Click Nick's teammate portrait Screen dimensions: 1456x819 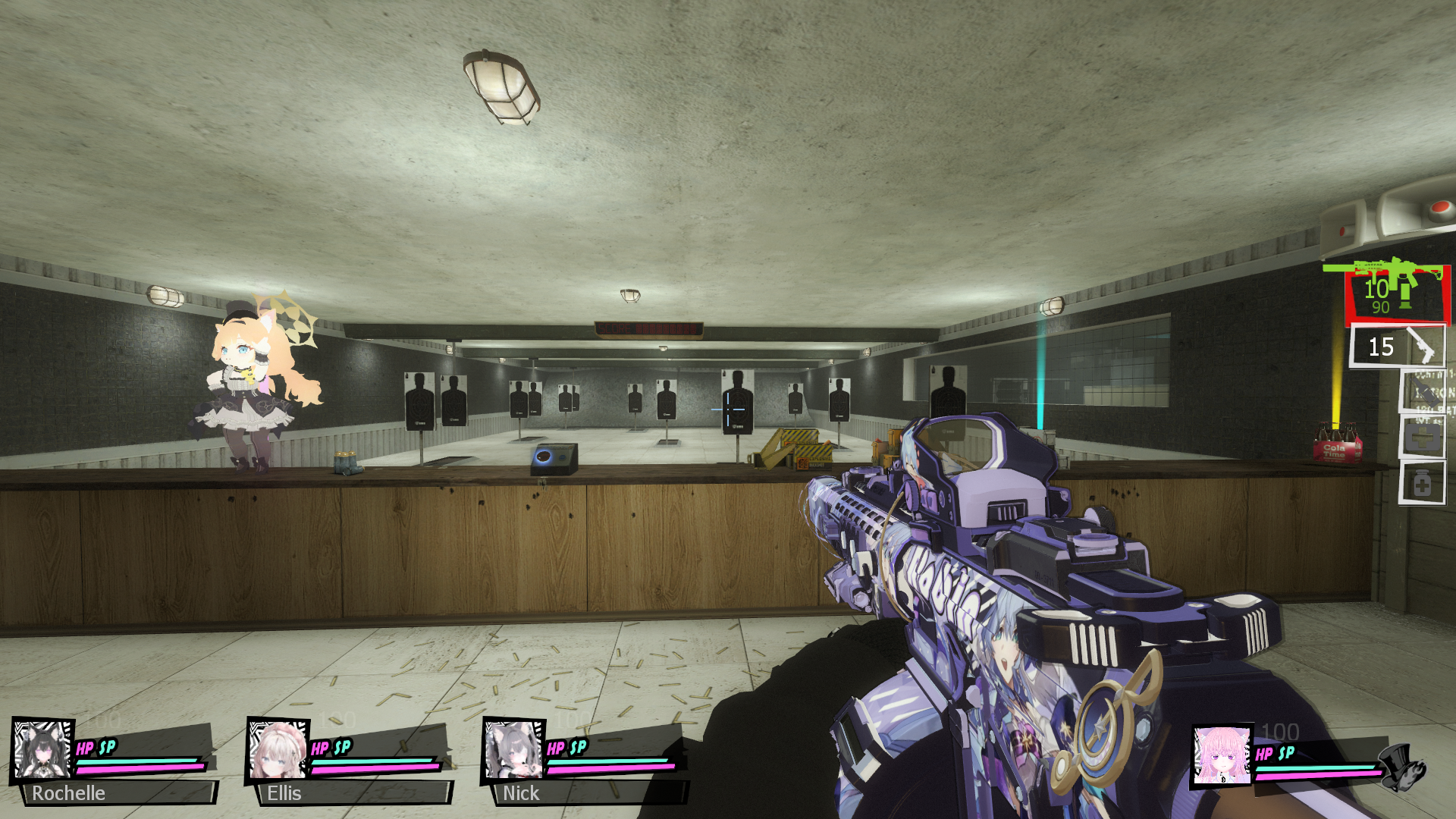(513, 748)
